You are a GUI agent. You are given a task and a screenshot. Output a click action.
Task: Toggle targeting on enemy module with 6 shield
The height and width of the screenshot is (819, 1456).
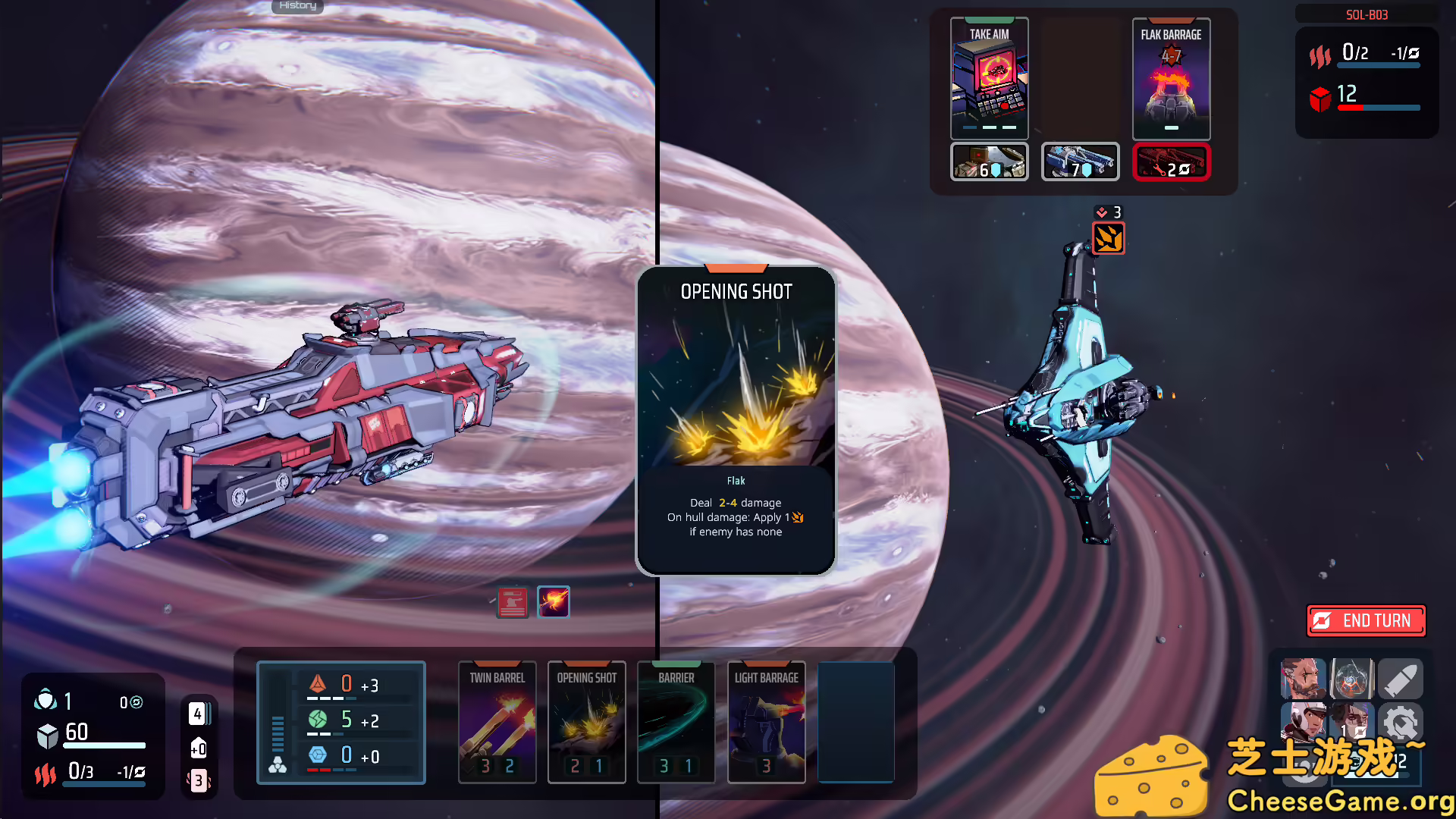988,162
